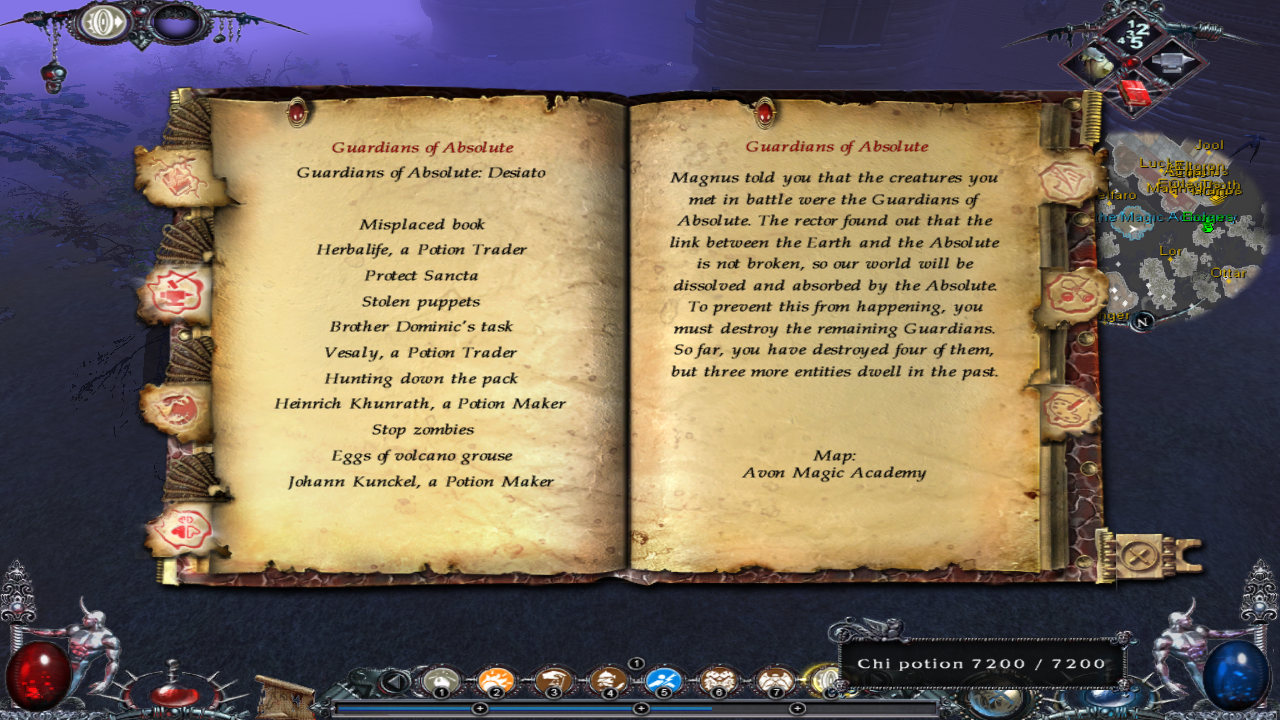Open the numbered stats icon in the diamond menu
This screenshot has width=1280, height=720.
pyautogui.click(x=1134, y=31)
